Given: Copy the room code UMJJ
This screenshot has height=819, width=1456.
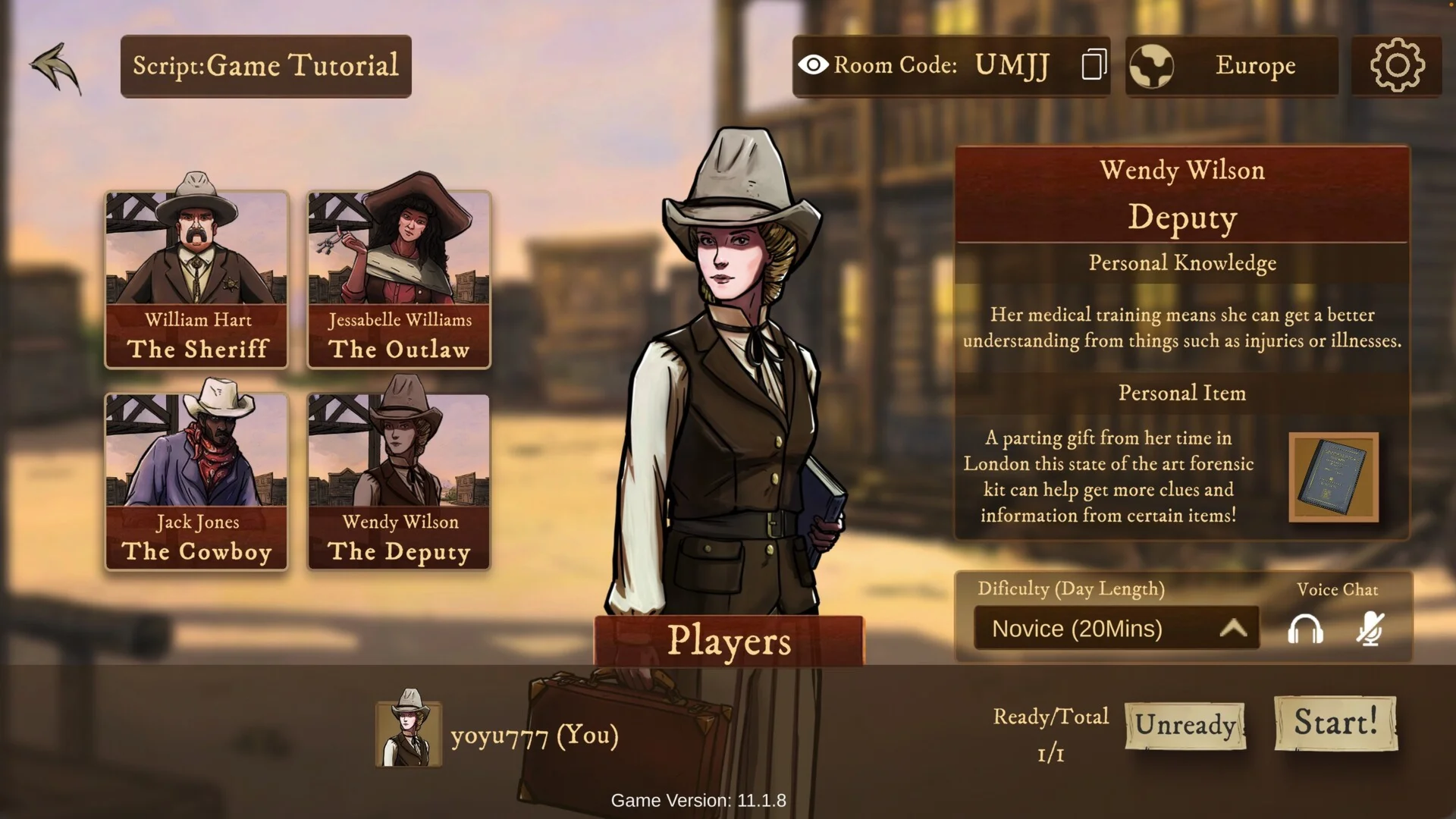Looking at the screenshot, I should coord(1094,65).
